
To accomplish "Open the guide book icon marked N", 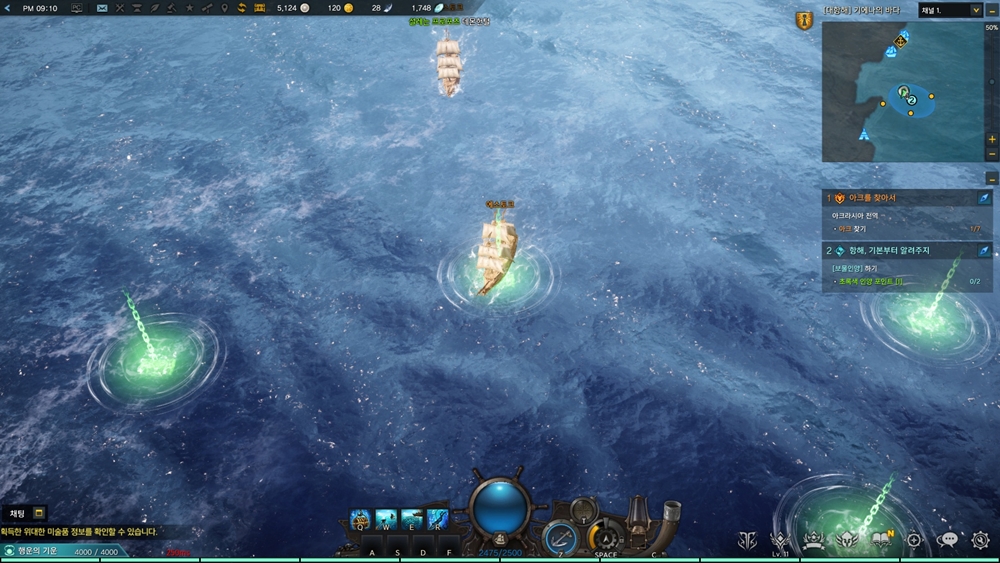I will (881, 540).
